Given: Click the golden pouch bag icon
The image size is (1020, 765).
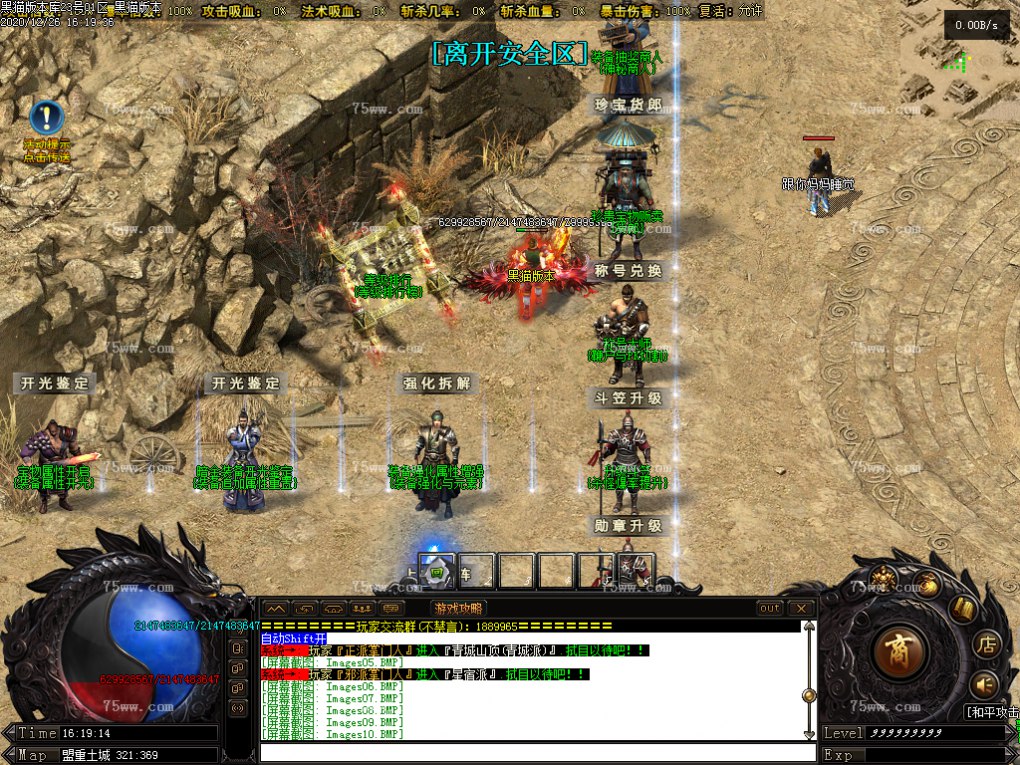Looking at the screenshot, I should point(926,585).
